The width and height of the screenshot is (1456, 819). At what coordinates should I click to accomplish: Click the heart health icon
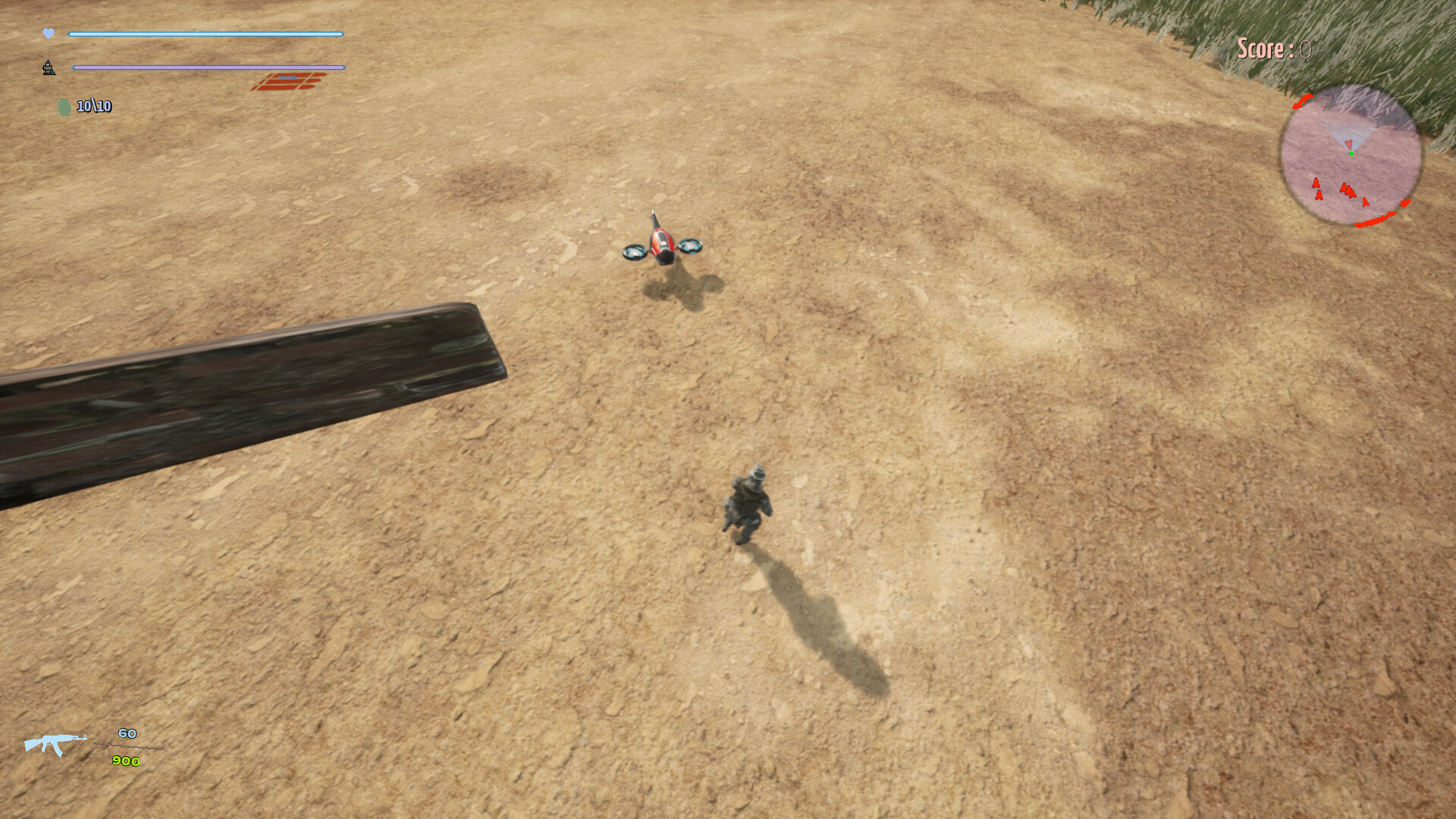[48, 32]
